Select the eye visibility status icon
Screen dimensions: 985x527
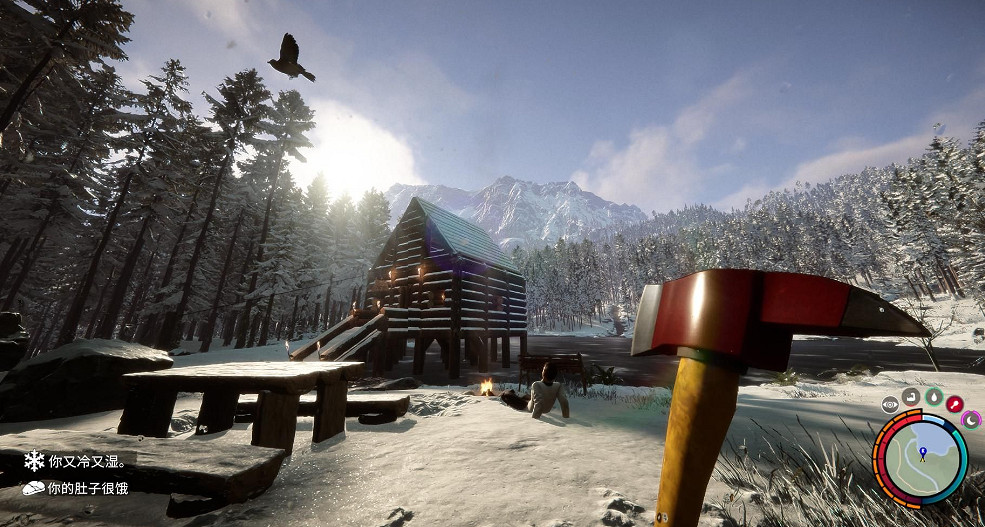(x=890, y=405)
